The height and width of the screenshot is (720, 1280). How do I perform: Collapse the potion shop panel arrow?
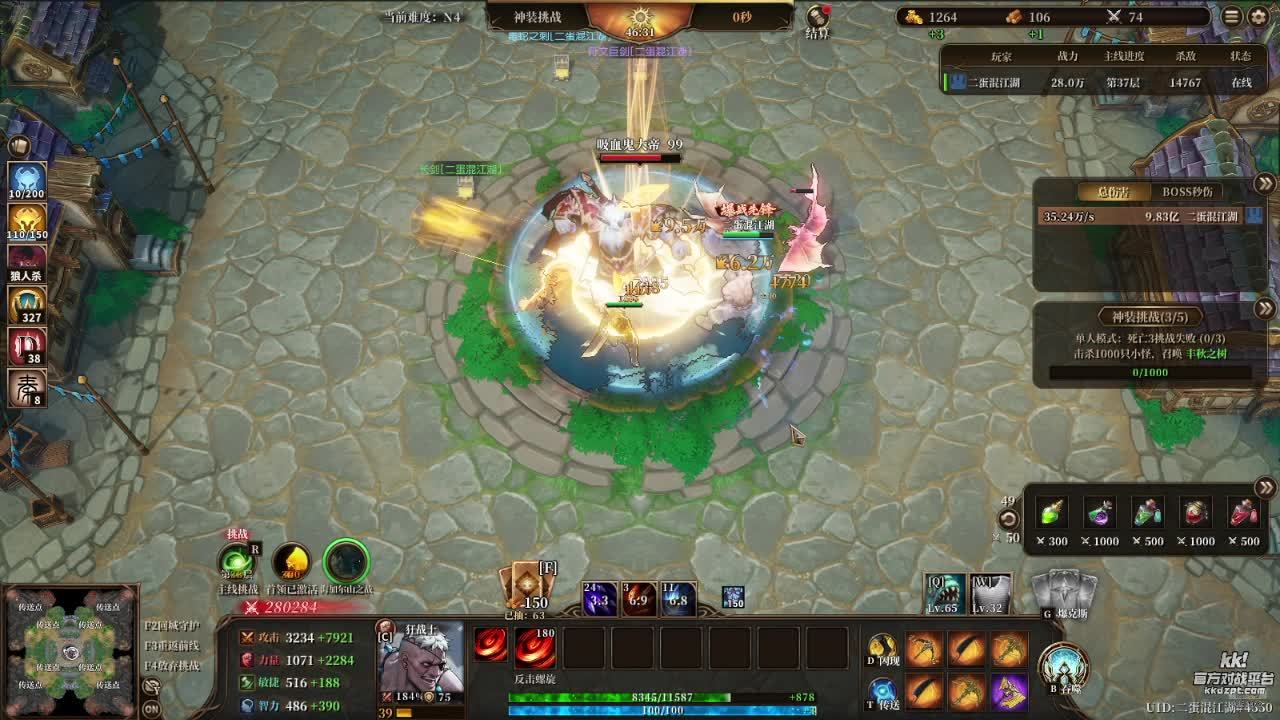(x=1265, y=488)
